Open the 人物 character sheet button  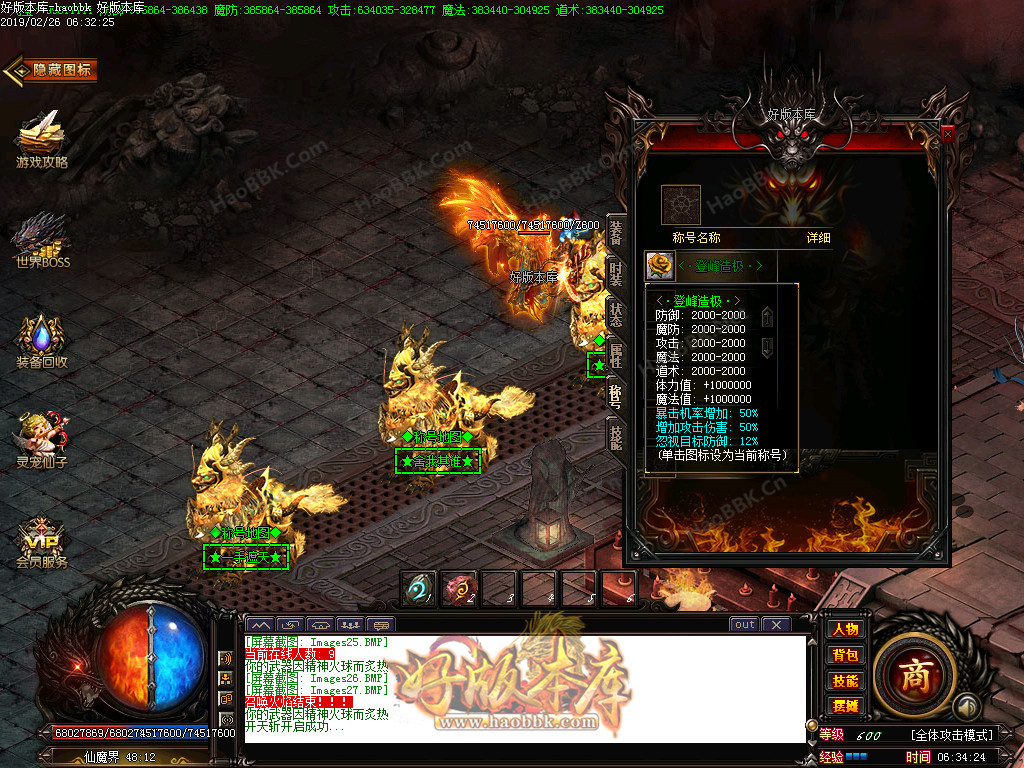[x=845, y=629]
